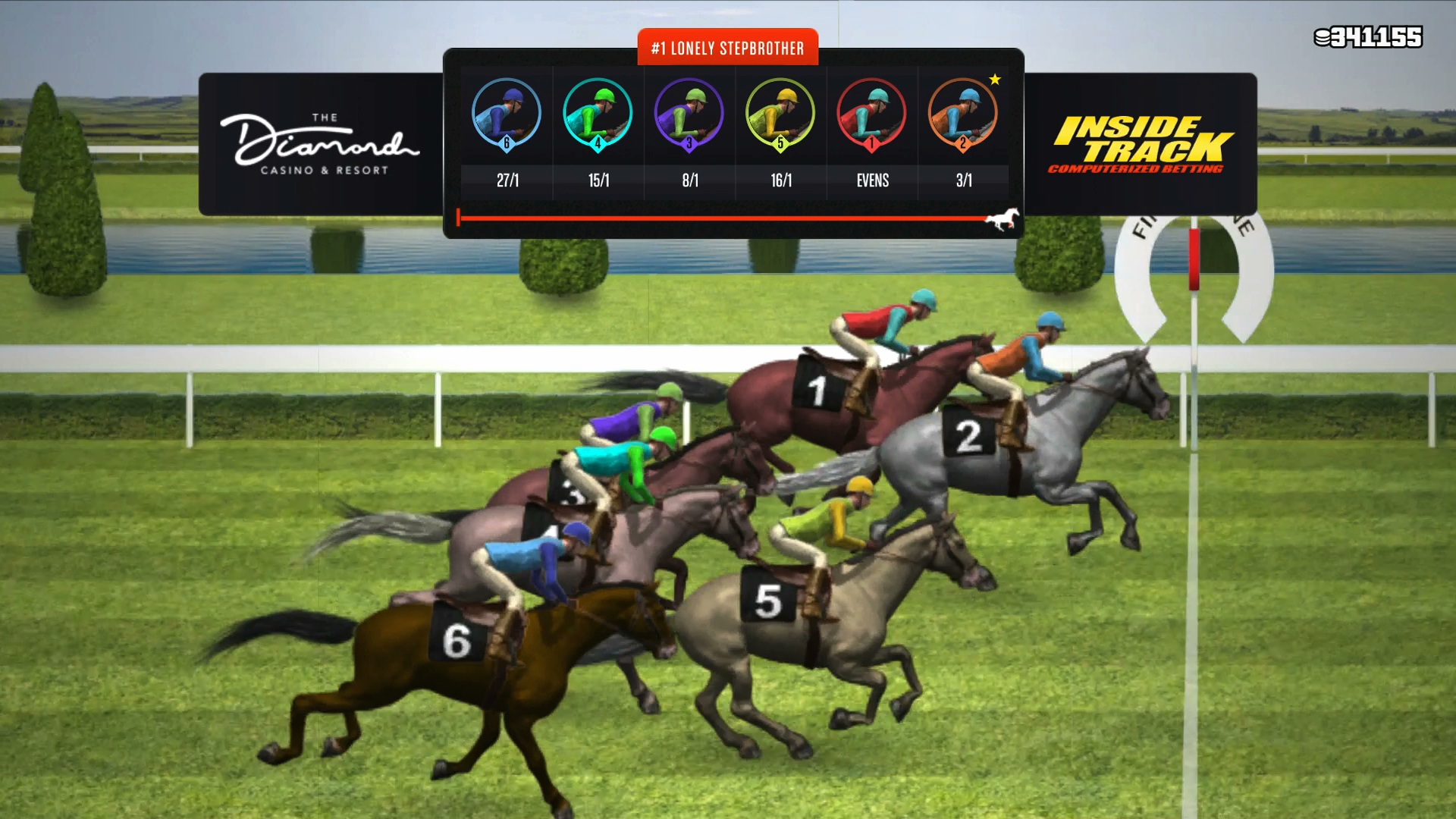Select the blue jockey horse #6 portrait
This screenshot has width=1456, height=819.
pyautogui.click(x=507, y=114)
